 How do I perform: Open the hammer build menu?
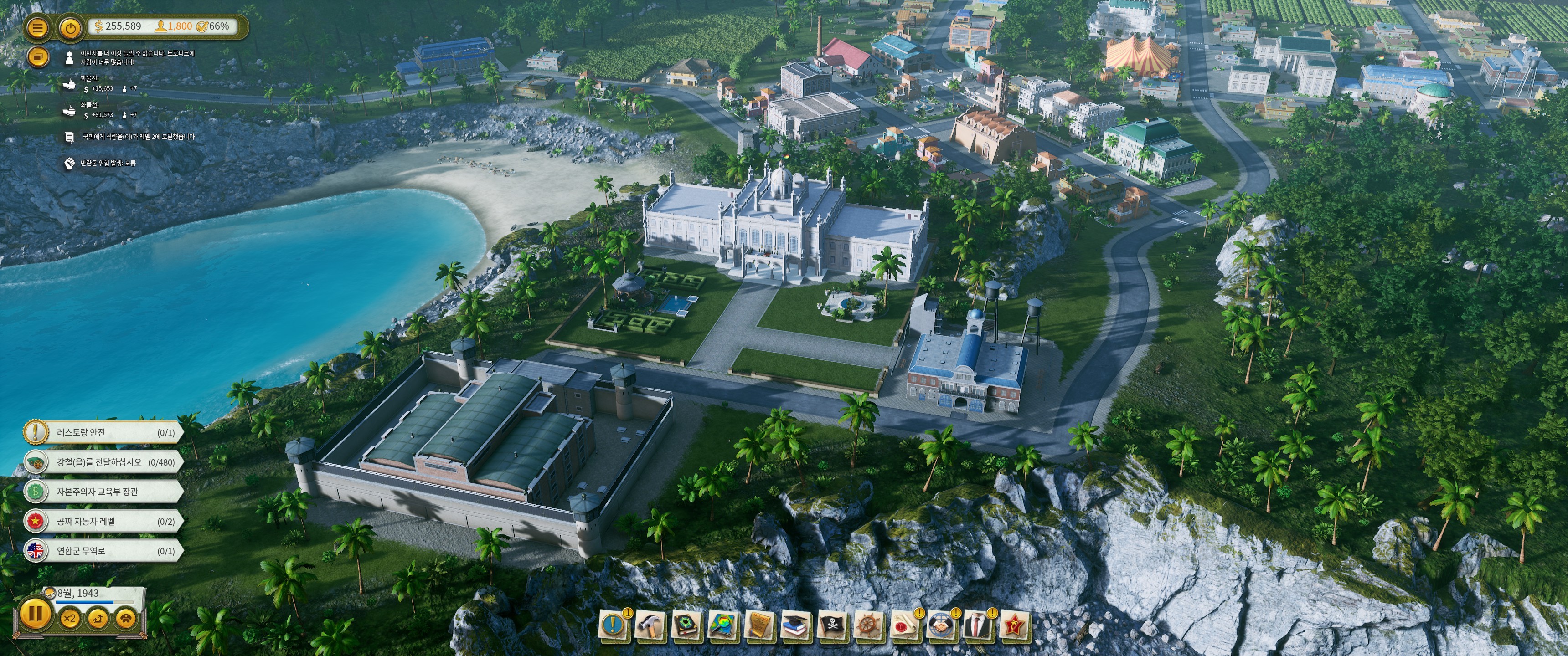coord(649,625)
